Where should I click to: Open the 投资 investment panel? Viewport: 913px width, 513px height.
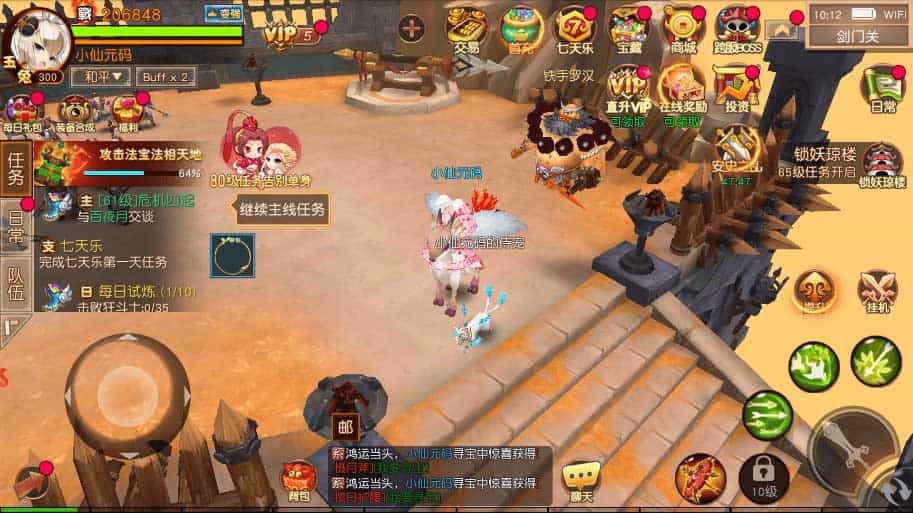(x=737, y=90)
